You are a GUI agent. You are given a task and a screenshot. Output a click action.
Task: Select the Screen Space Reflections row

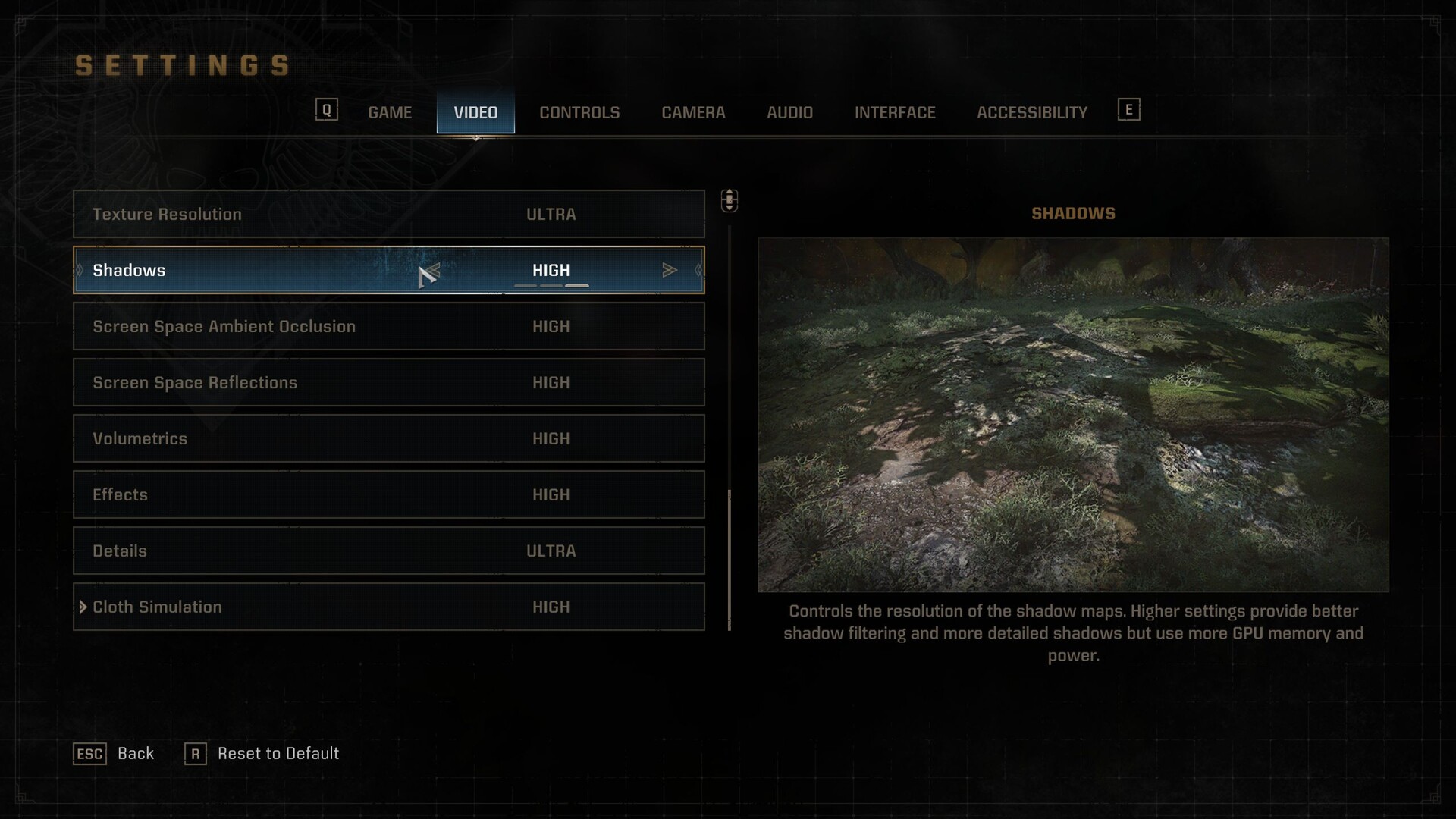388,382
